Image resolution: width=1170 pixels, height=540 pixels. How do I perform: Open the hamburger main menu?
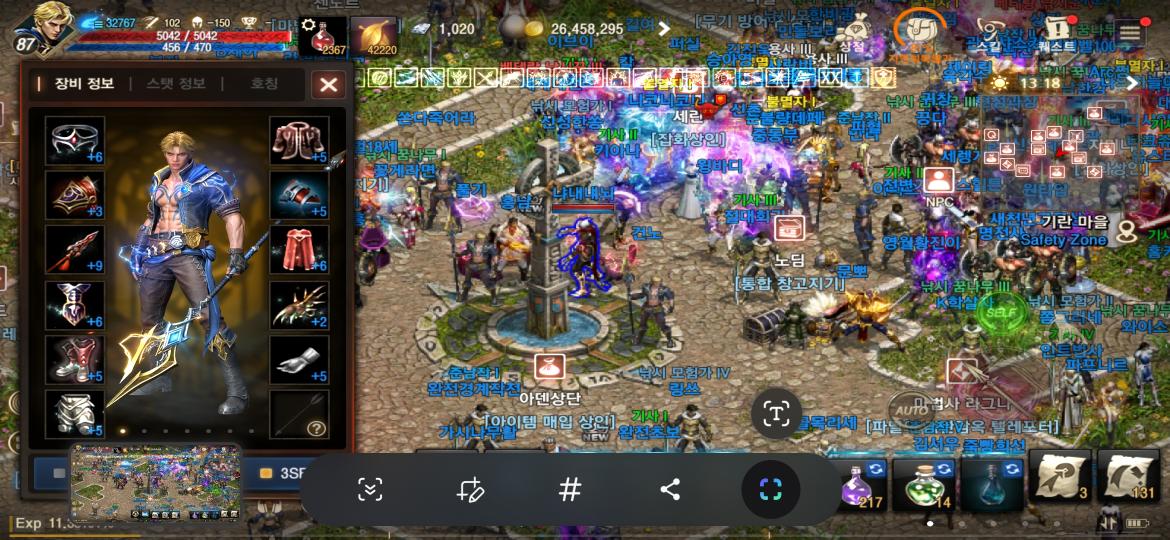tap(1130, 32)
